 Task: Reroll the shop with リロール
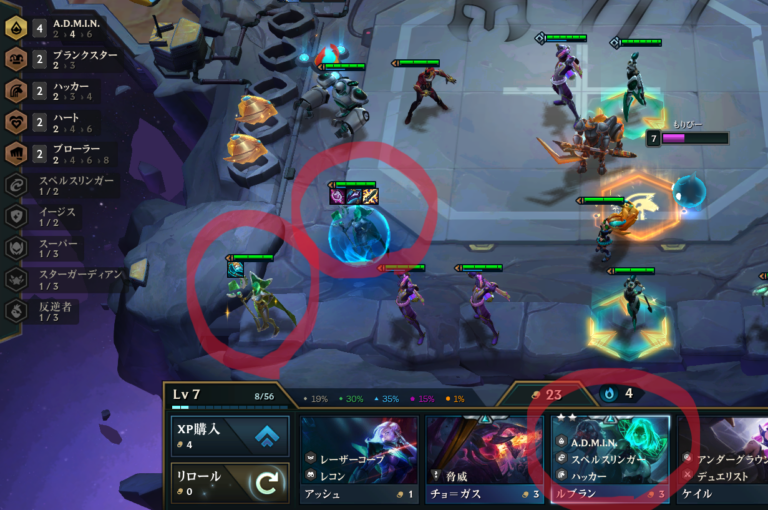(x=230, y=482)
